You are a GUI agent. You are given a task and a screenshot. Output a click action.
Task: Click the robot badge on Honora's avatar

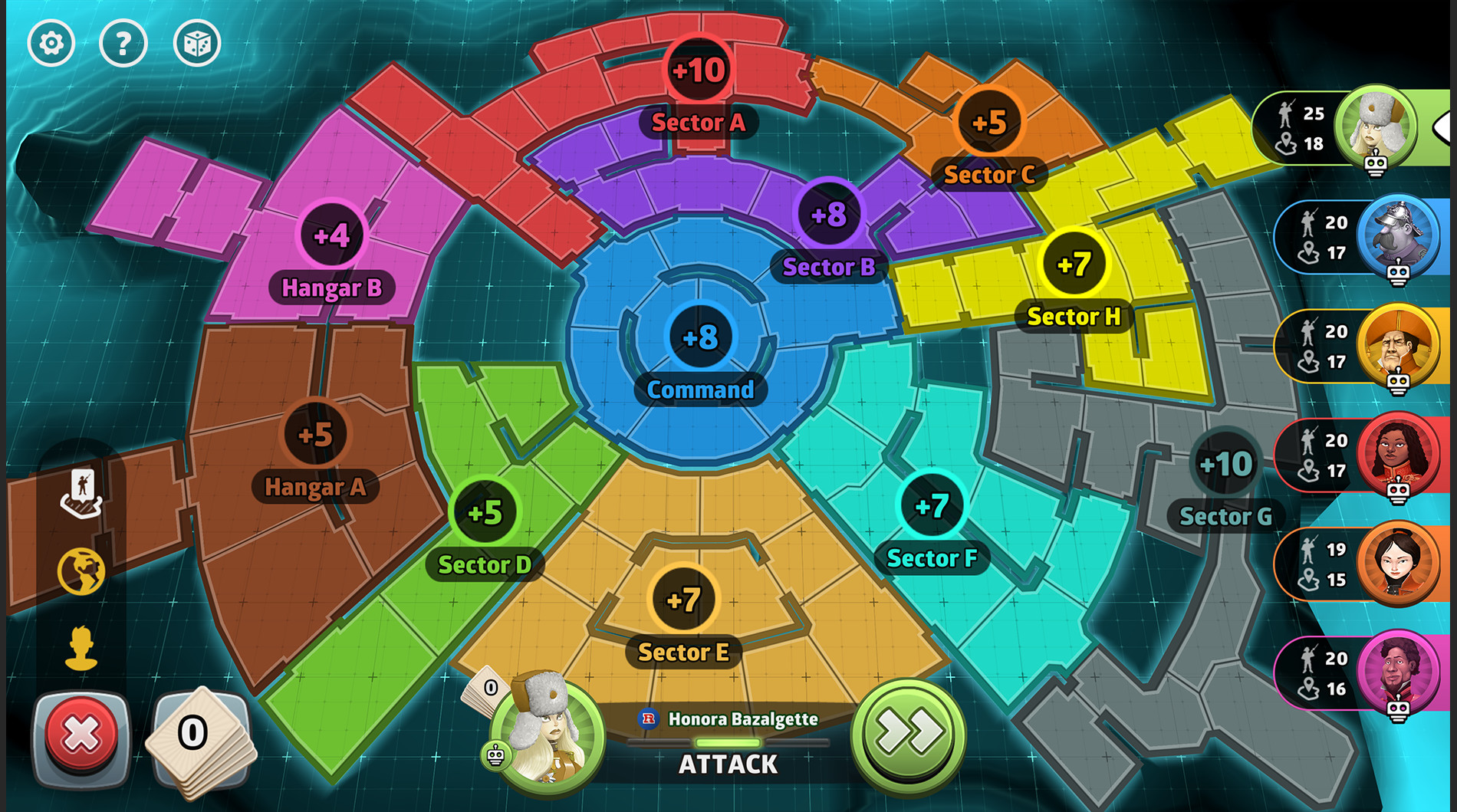(x=497, y=756)
